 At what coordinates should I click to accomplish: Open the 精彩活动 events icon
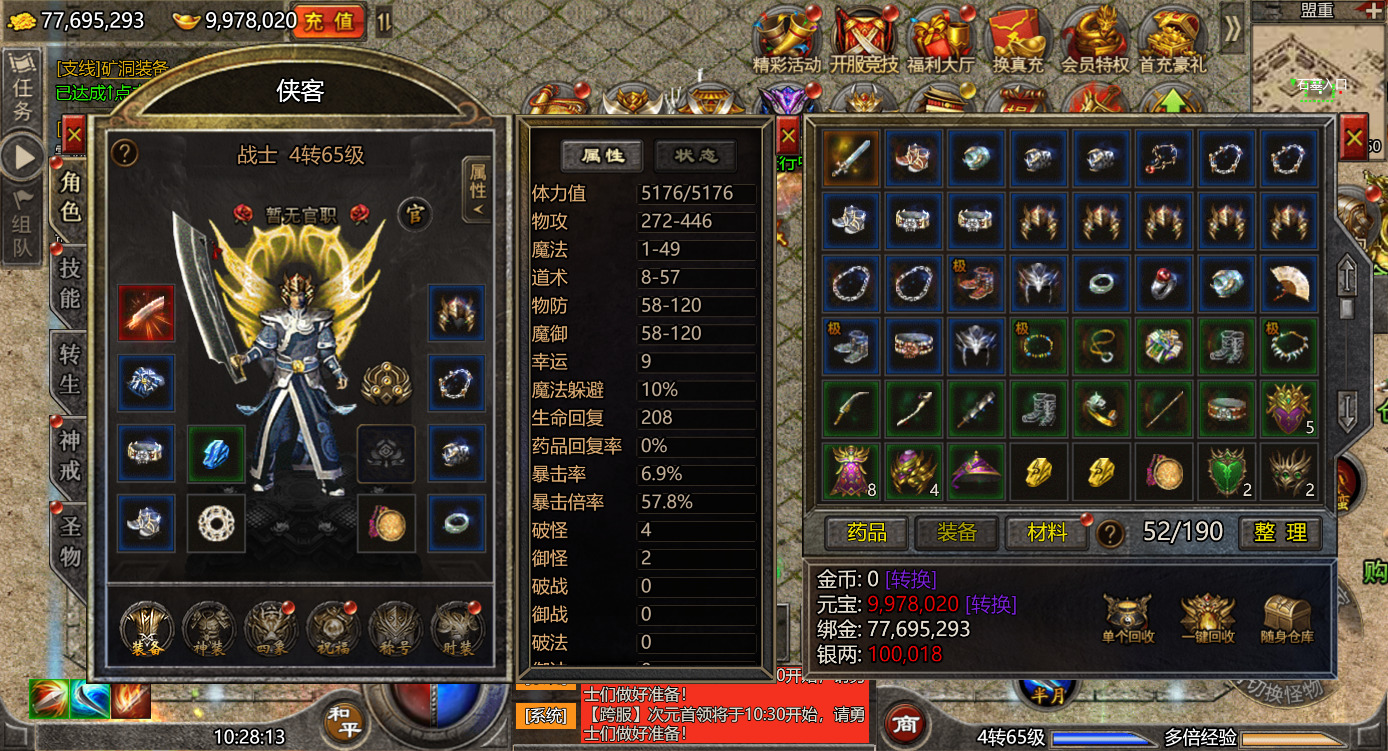click(788, 38)
